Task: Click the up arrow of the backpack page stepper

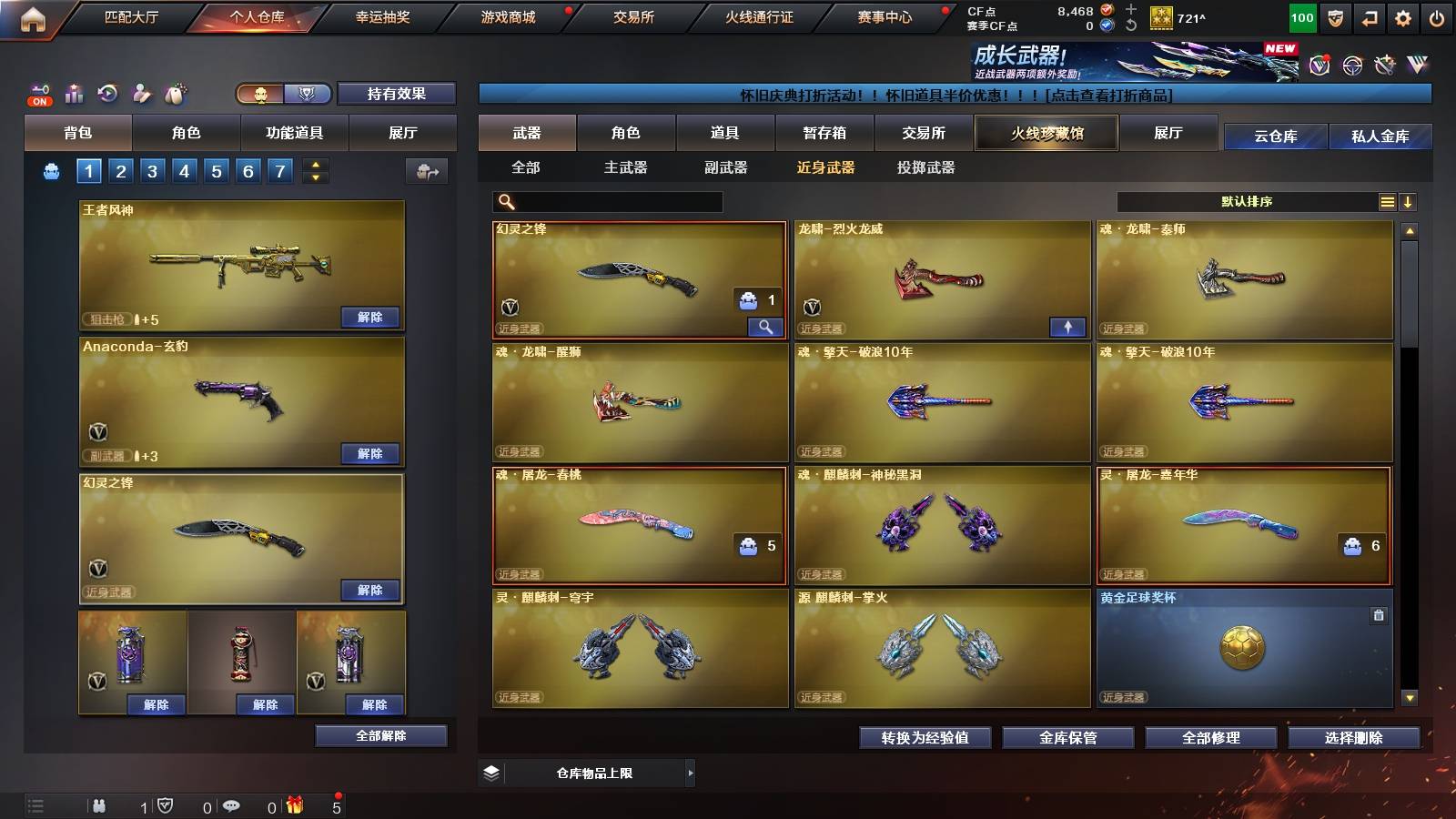Action: point(314,164)
